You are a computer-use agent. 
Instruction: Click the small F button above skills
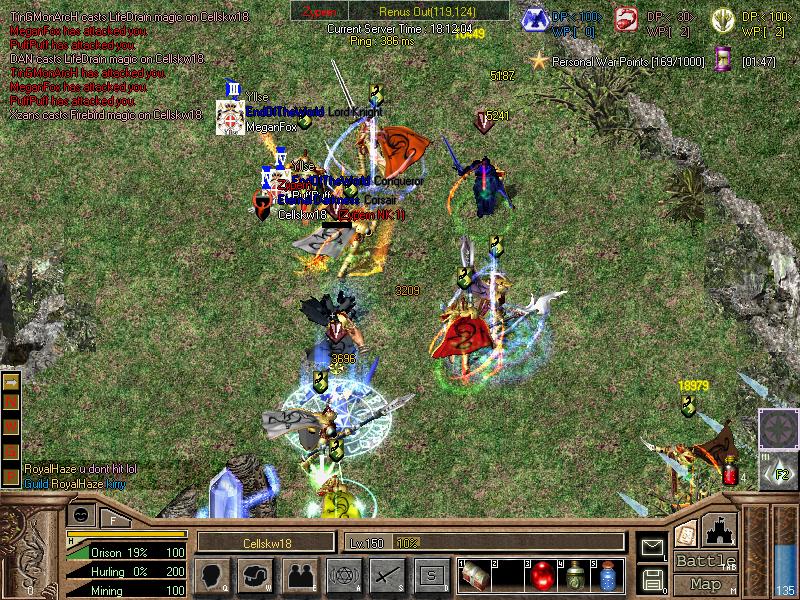click(x=113, y=519)
